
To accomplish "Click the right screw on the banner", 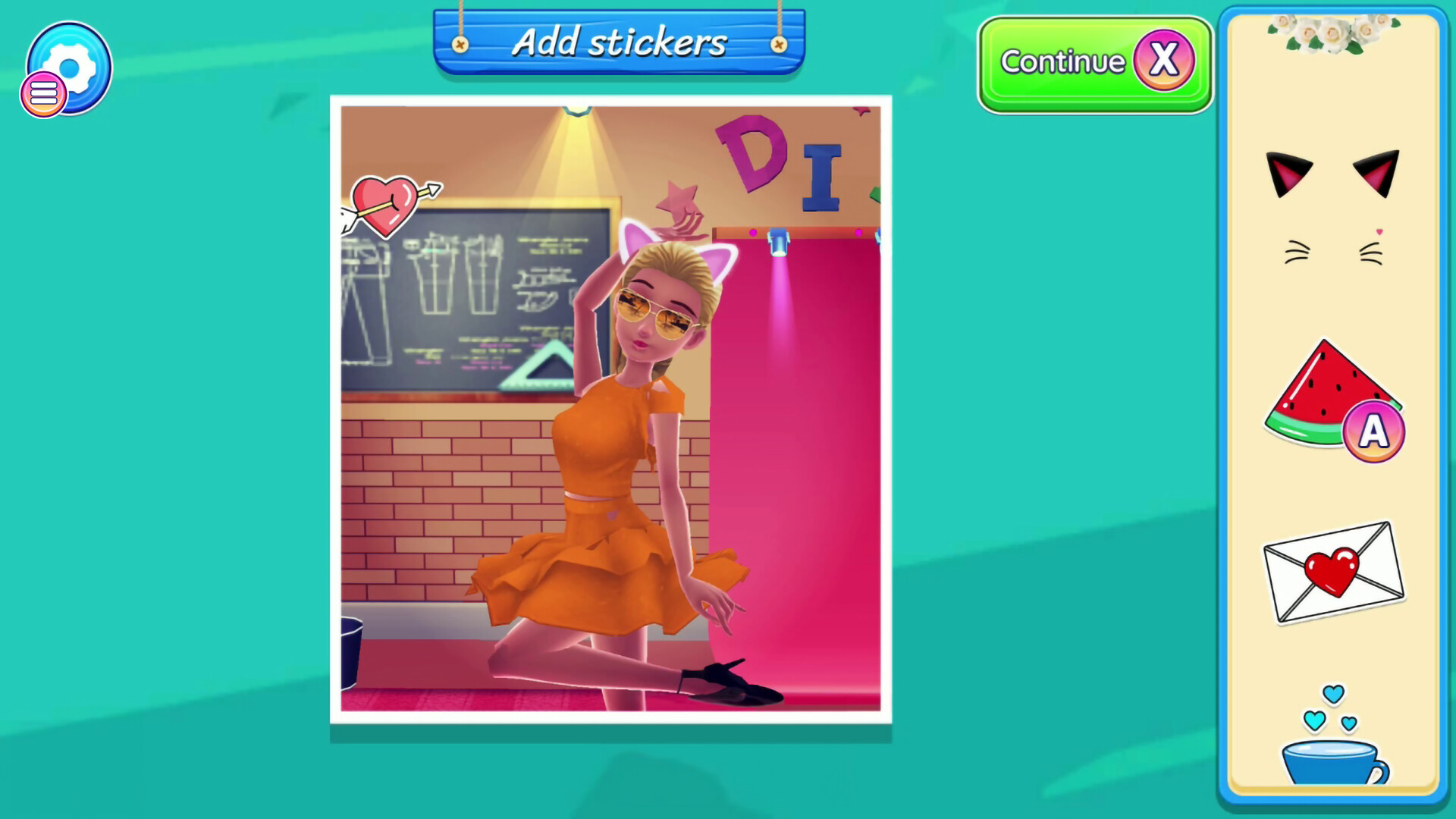I will tap(778, 45).
